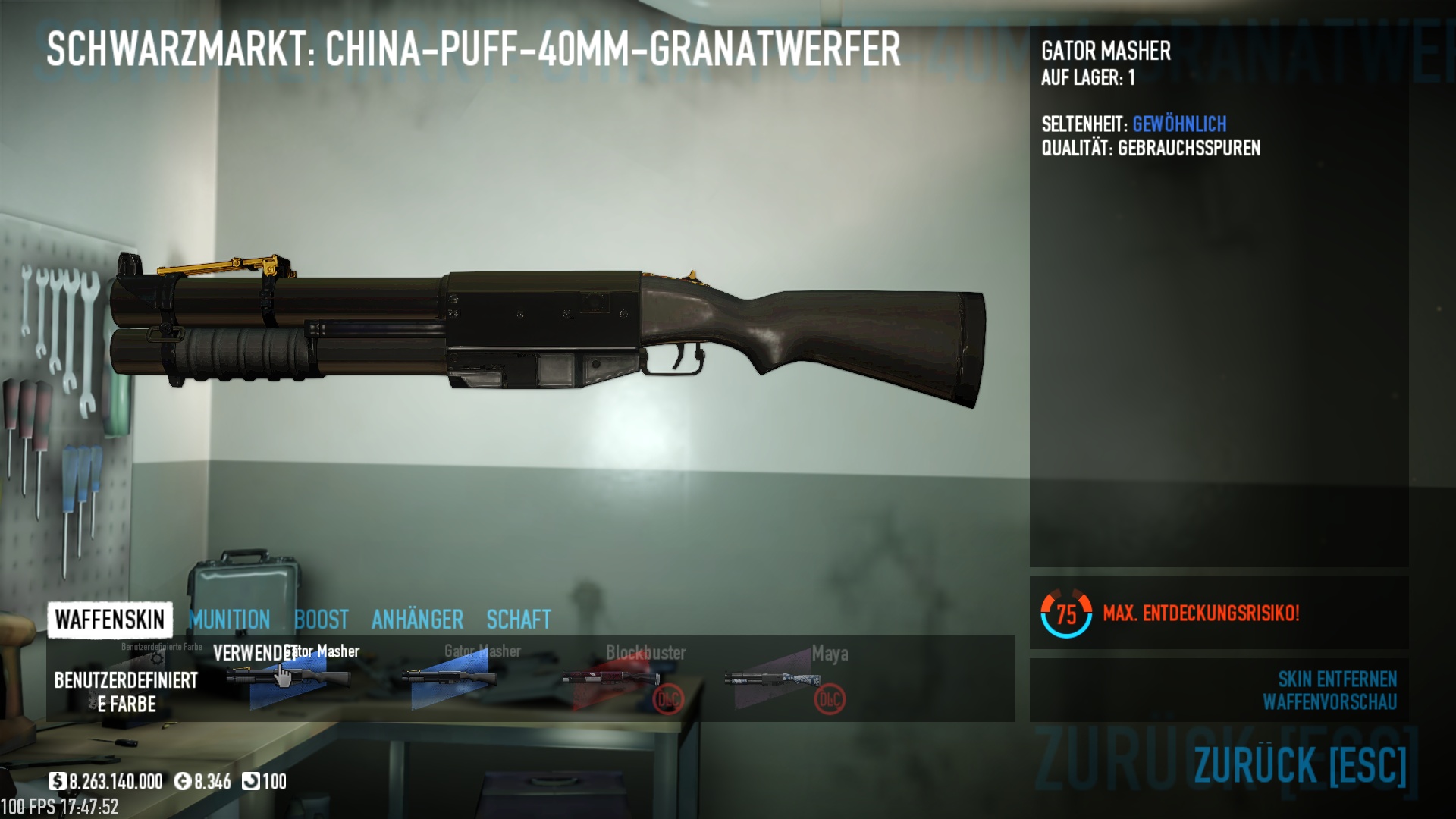
Task: Open the Waffenvorschau weapon preview
Action: pos(1329,702)
